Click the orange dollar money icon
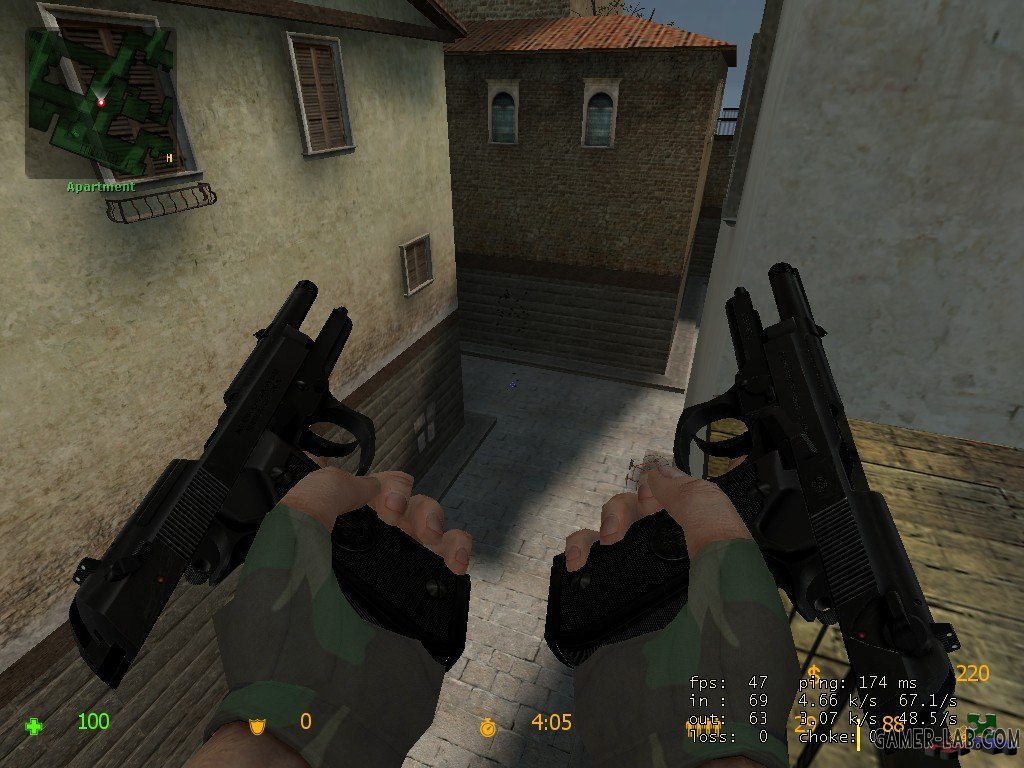This screenshot has width=1024, height=768. coord(815,672)
